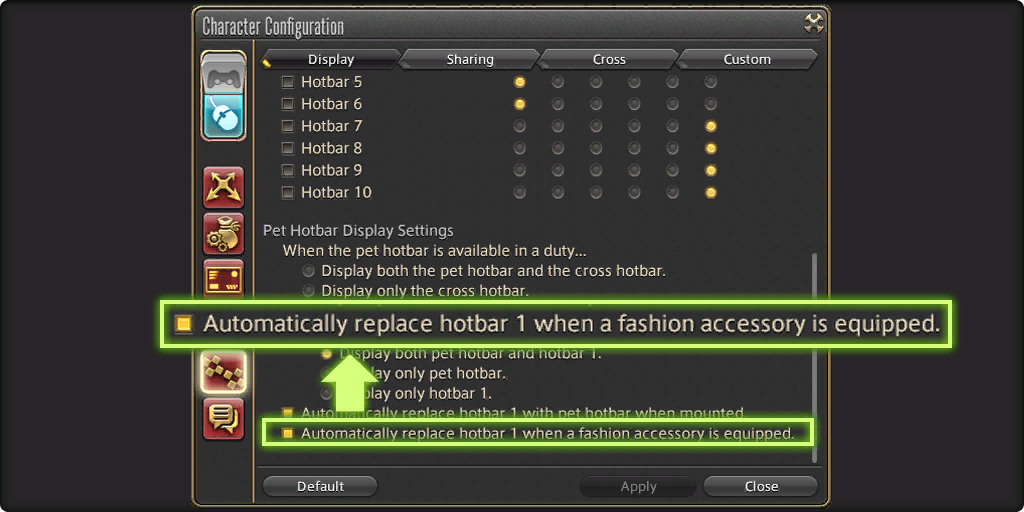This screenshot has width=1024, height=512.
Task: Toggle the Hotbar 5 checkbox
Action: 288,82
